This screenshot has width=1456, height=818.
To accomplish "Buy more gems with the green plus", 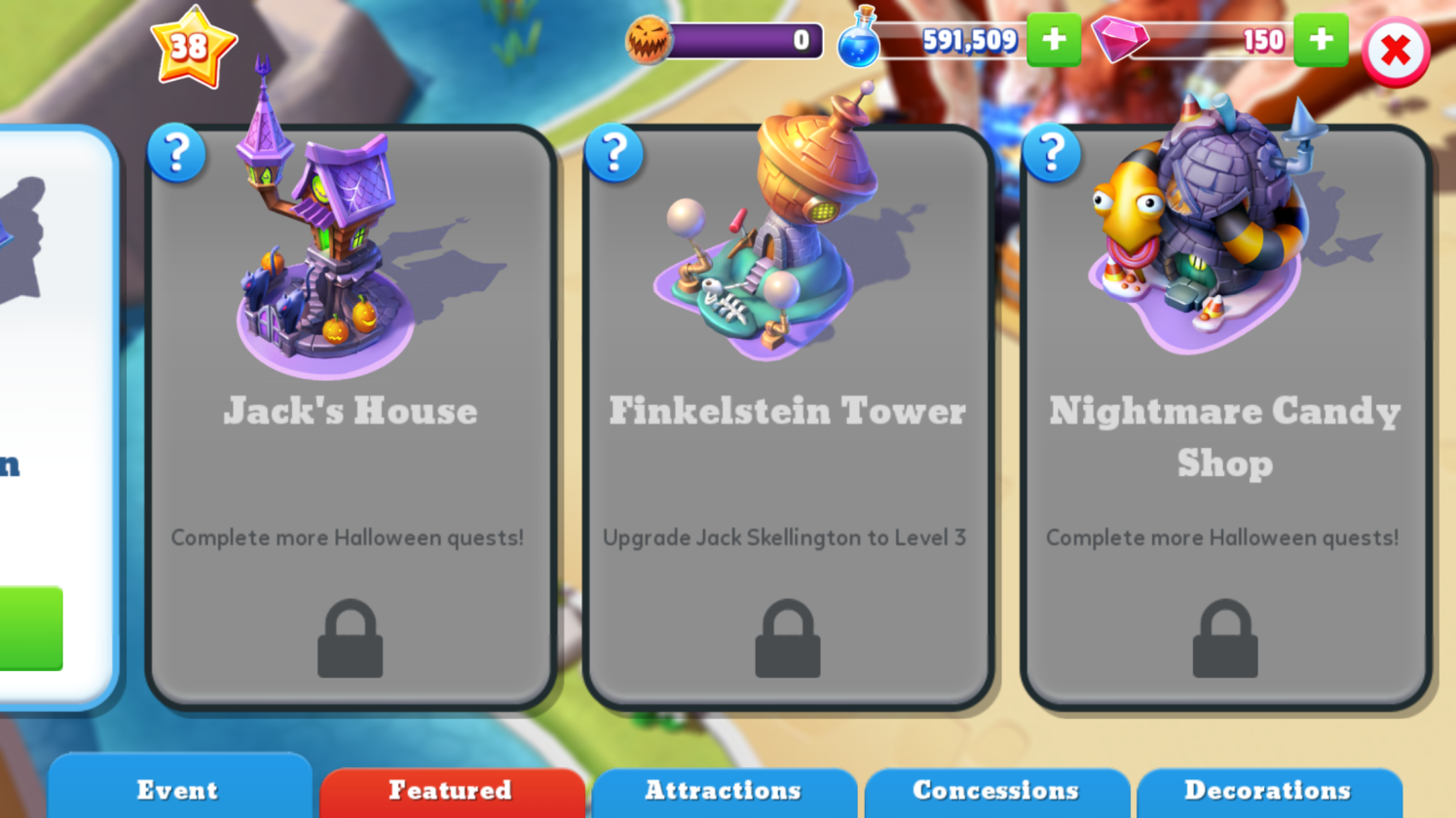I will 1320,41.
